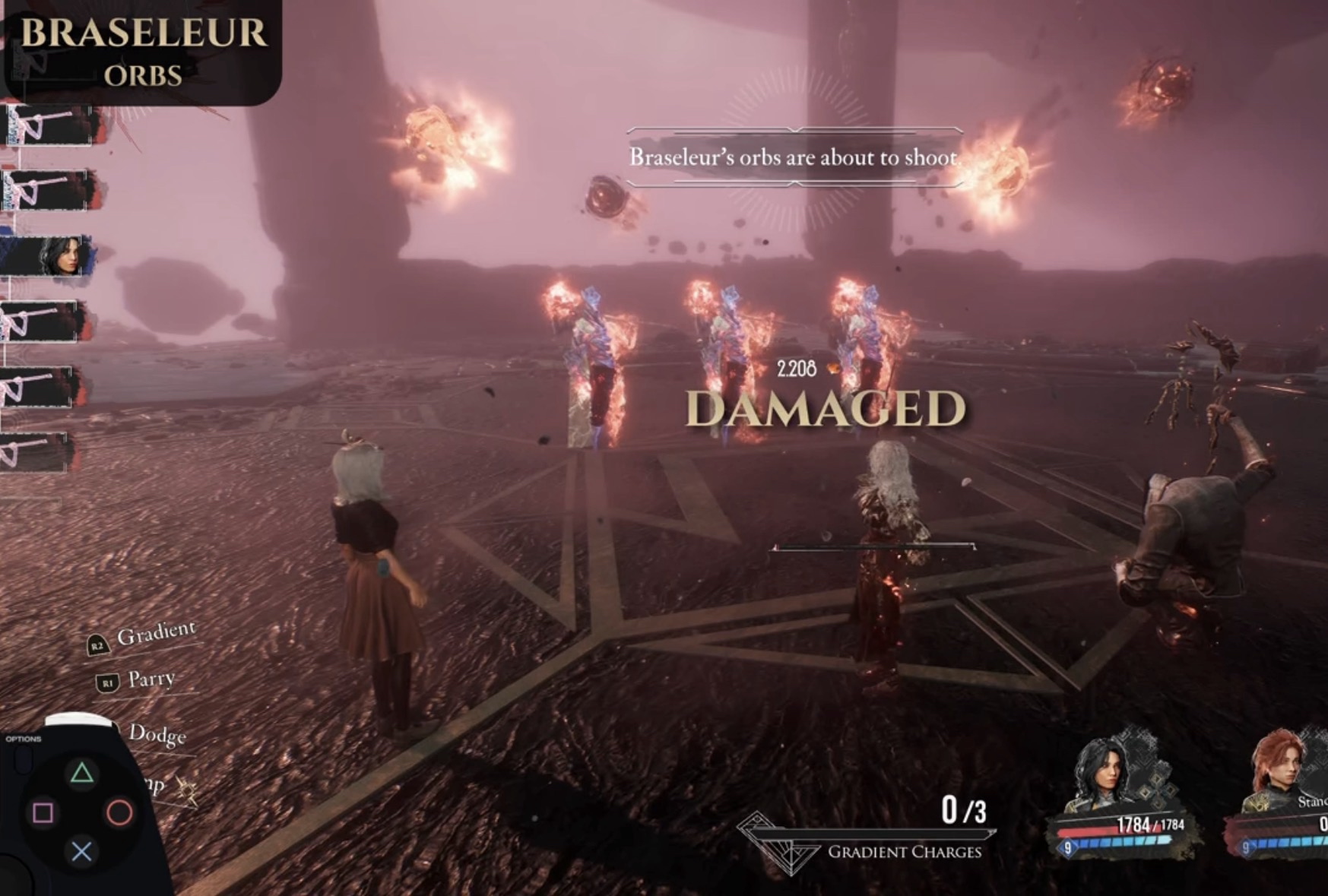Choose the Parry action label
This screenshot has height=896, width=1328.
151,679
